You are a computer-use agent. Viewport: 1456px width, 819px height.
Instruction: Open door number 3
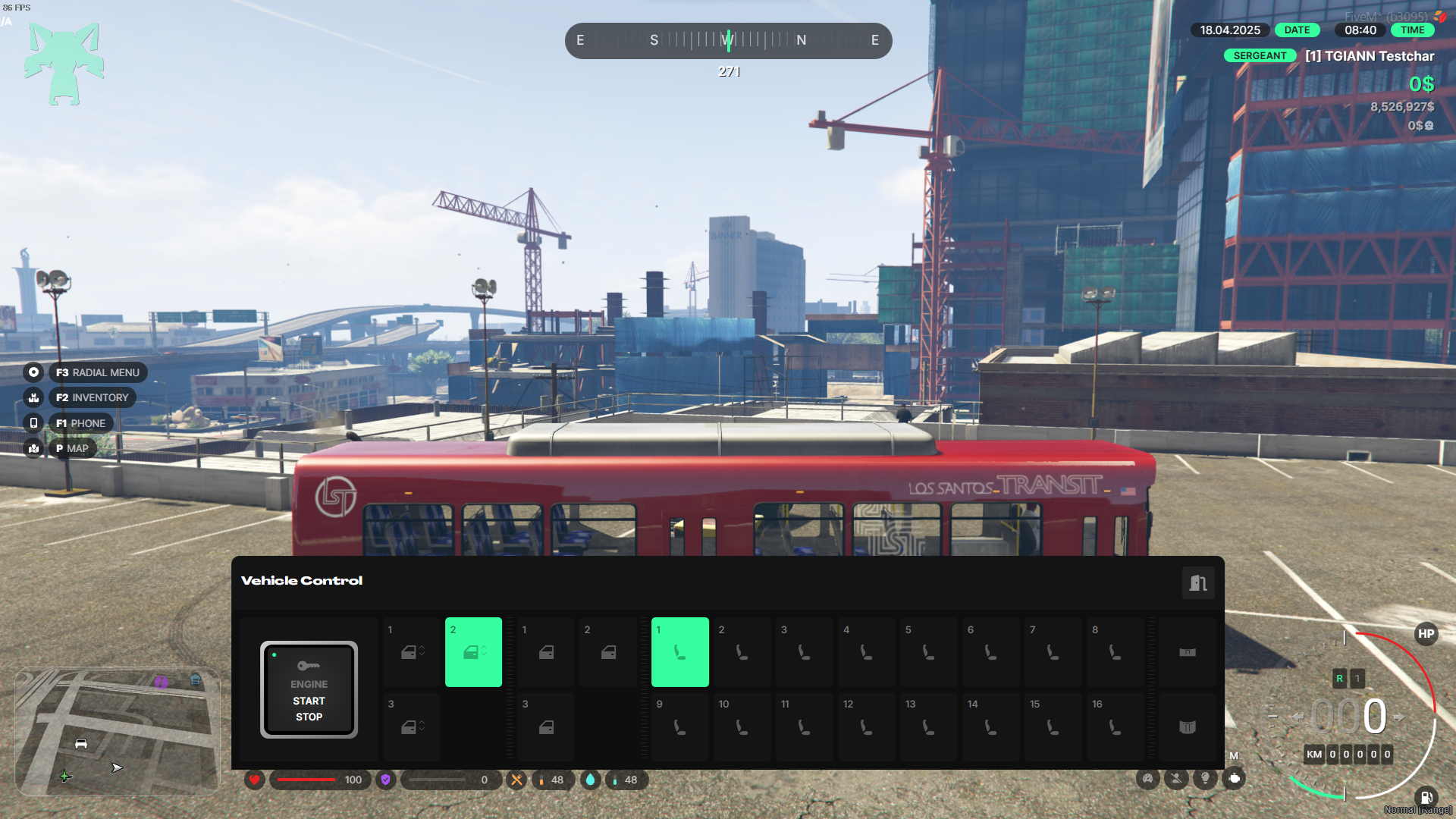click(546, 726)
